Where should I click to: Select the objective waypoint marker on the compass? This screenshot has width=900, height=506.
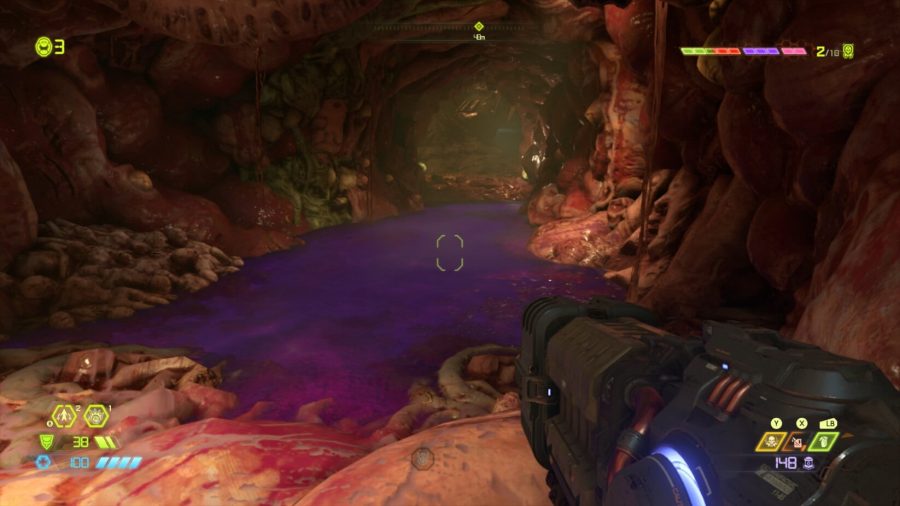pos(478,27)
